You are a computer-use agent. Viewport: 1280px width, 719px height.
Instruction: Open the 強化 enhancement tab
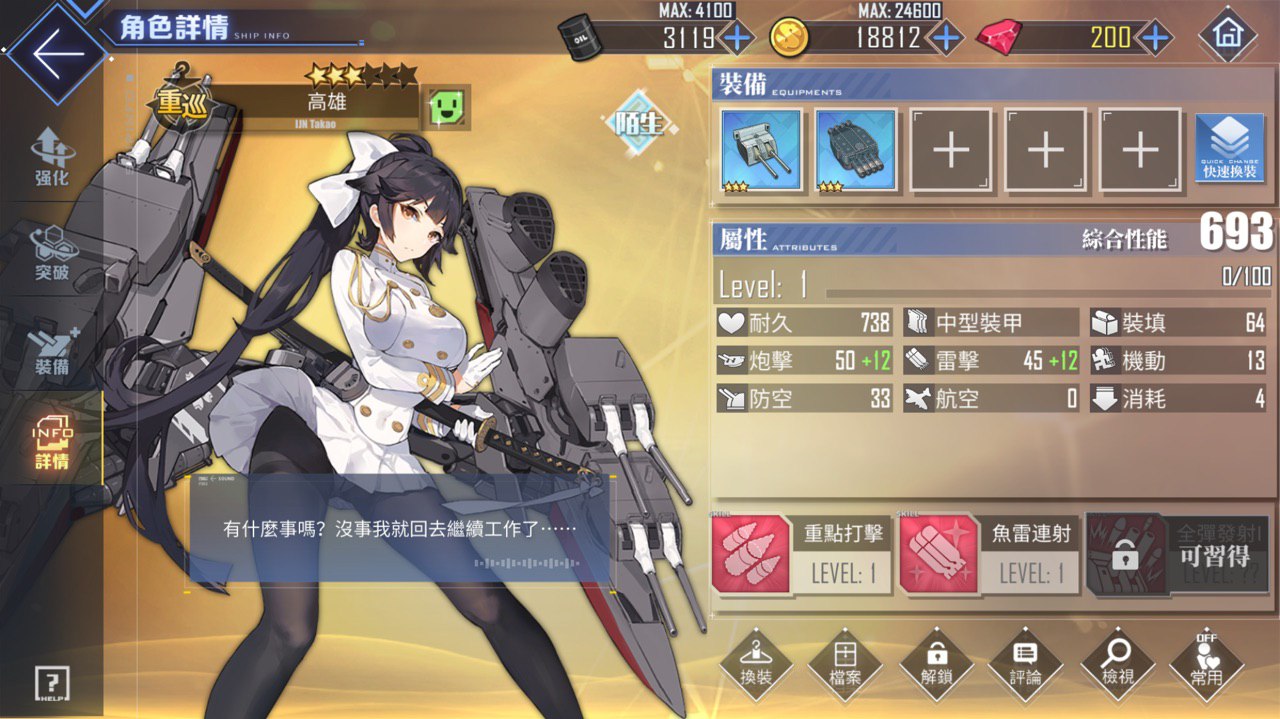tap(51, 159)
